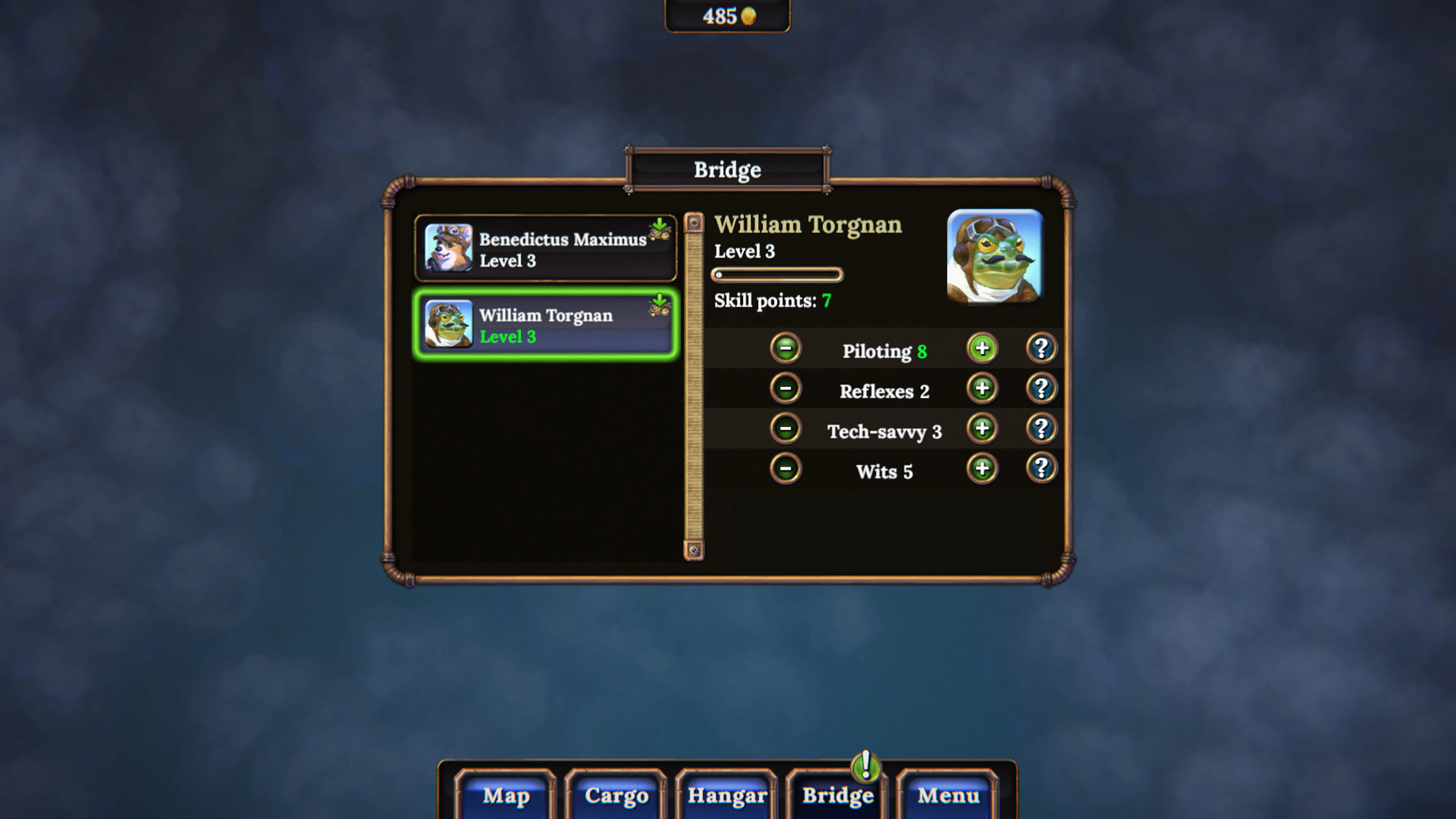Open the Hangar screen

pos(727,796)
